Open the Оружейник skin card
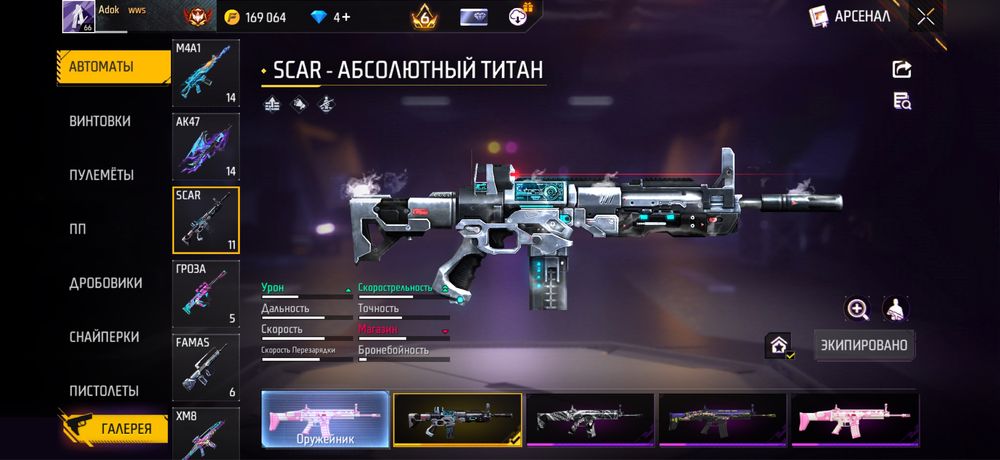The width and height of the screenshot is (1000, 460). 325,418
